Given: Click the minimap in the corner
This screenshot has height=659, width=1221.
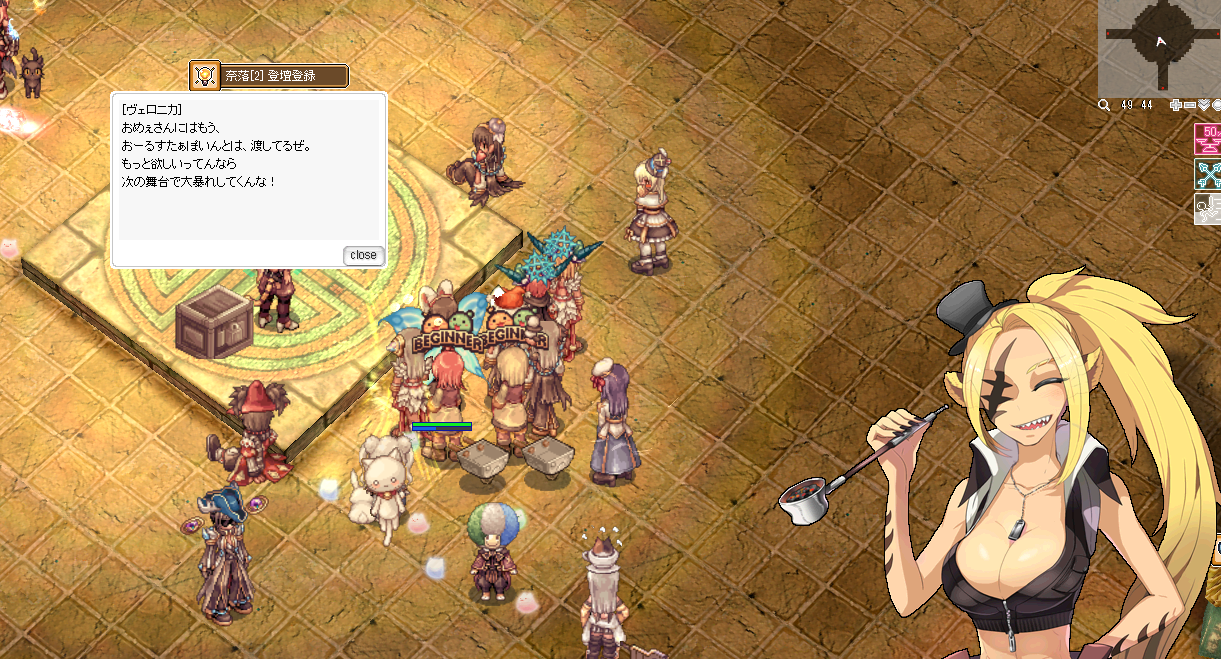Looking at the screenshot, I should (x=1159, y=46).
